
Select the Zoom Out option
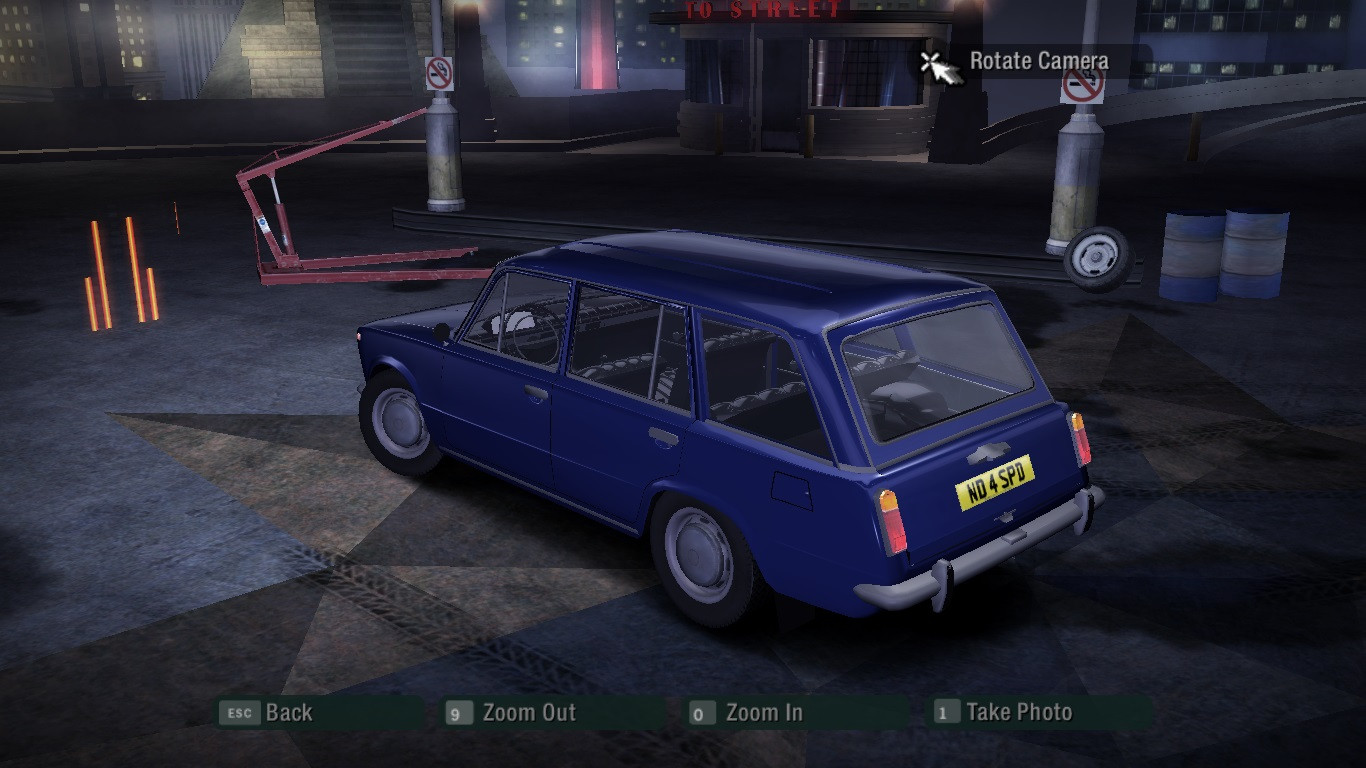click(x=528, y=713)
